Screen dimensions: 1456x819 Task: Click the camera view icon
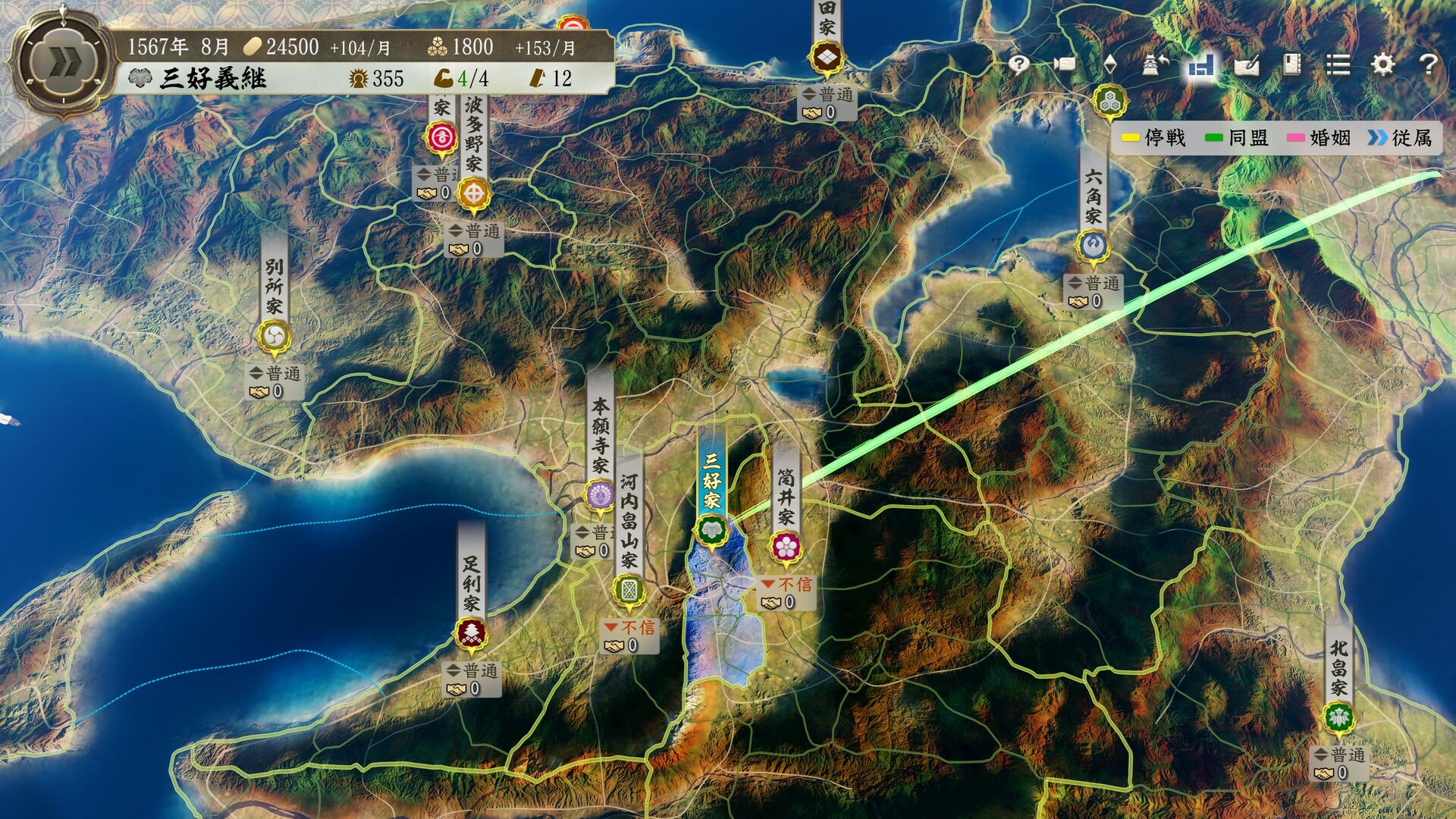(1064, 64)
